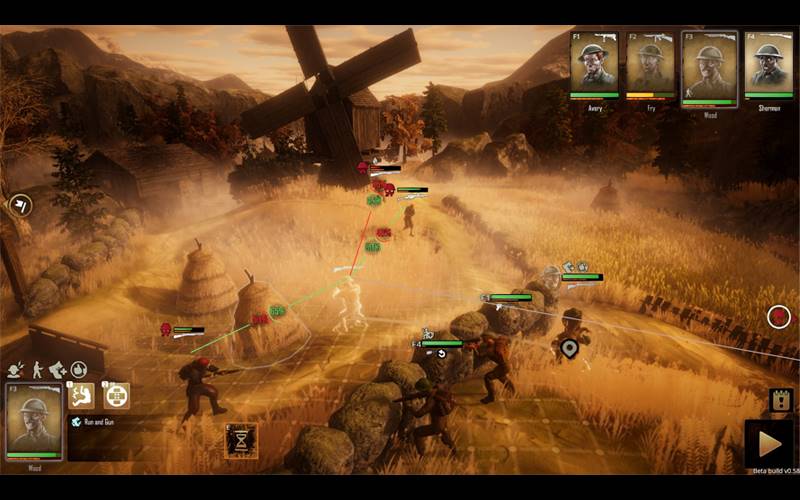Viewport: 800px width, 500px height.
Task: Use the bandage heal ability slot
Action: (117, 395)
